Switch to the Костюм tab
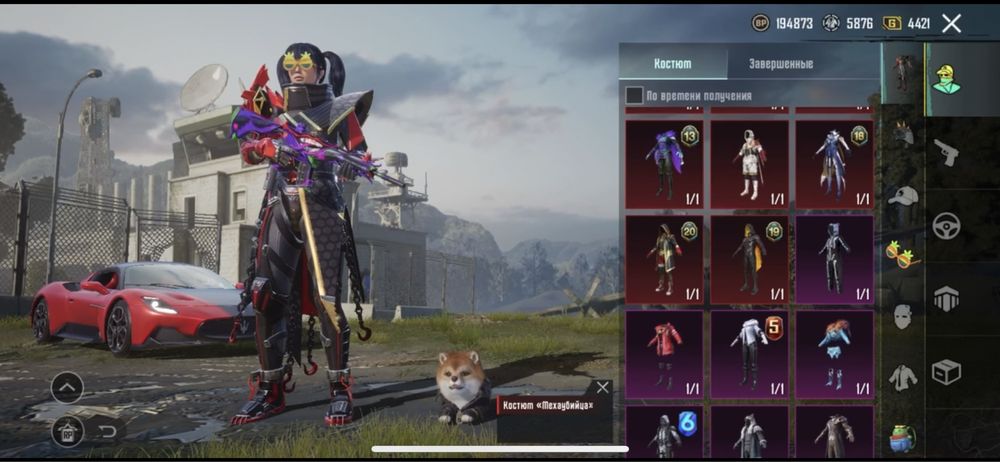Screen dimensions: 1000x462 point(672,63)
